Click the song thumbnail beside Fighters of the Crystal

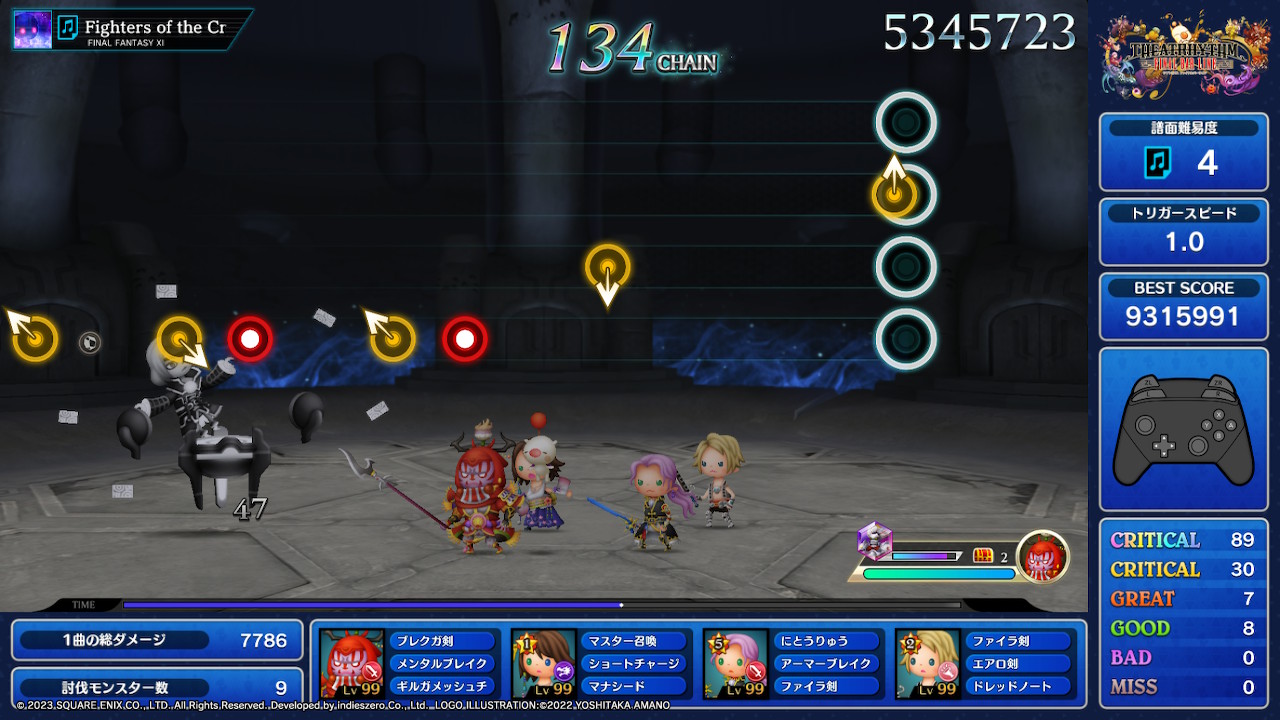[32, 29]
